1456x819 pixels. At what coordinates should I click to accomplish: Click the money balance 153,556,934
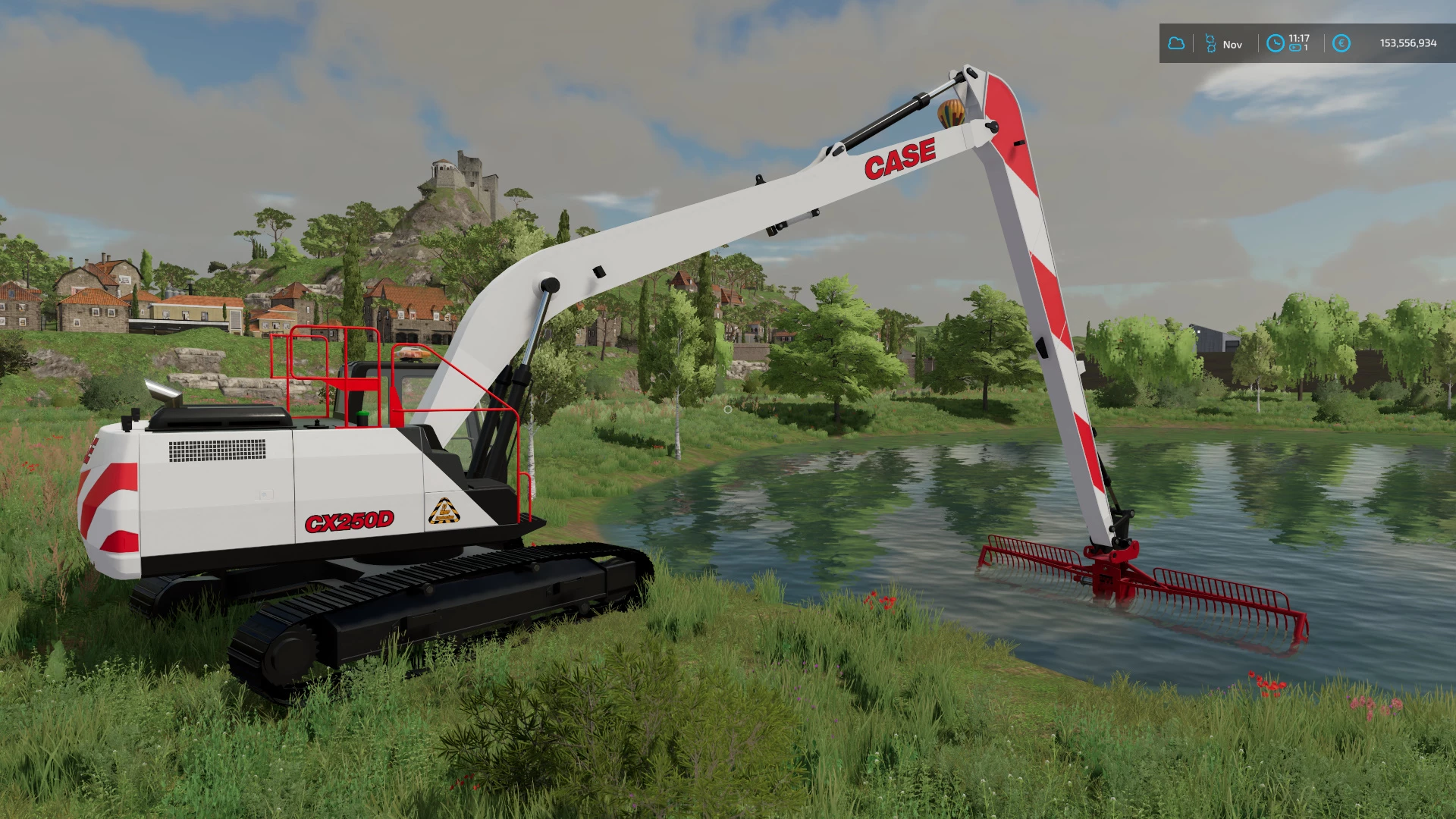point(1407,42)
